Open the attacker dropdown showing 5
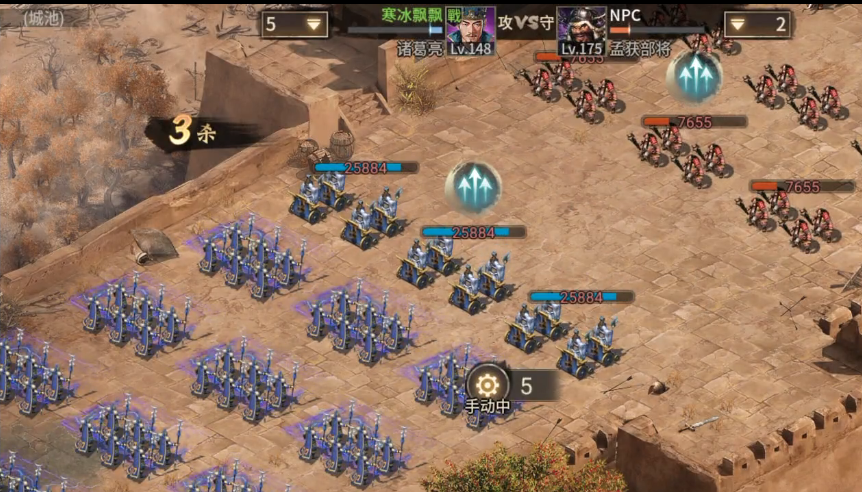 (x=294, y=25)
